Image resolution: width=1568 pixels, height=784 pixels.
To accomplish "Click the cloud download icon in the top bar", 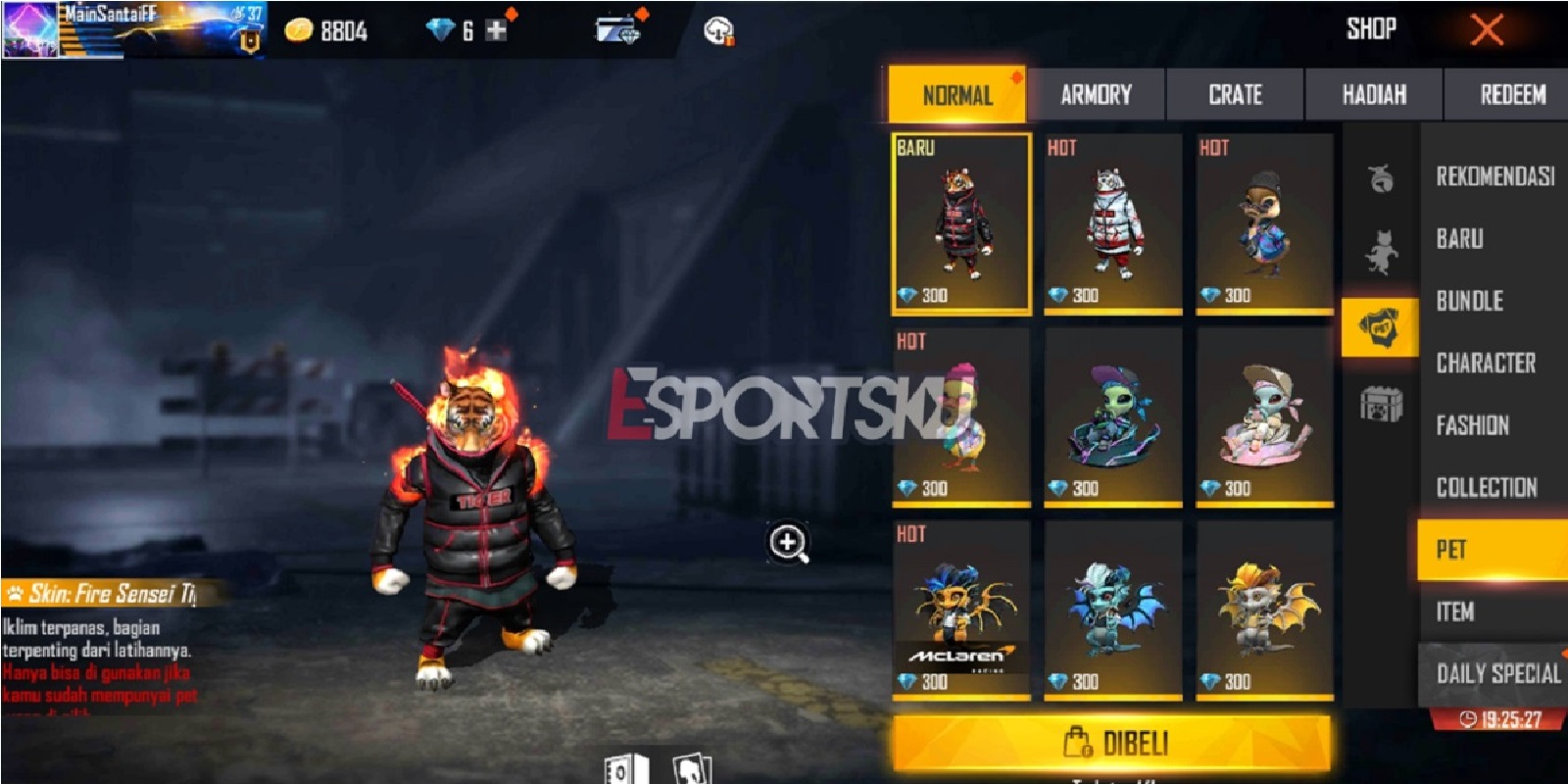I will [x=719, y=29].
